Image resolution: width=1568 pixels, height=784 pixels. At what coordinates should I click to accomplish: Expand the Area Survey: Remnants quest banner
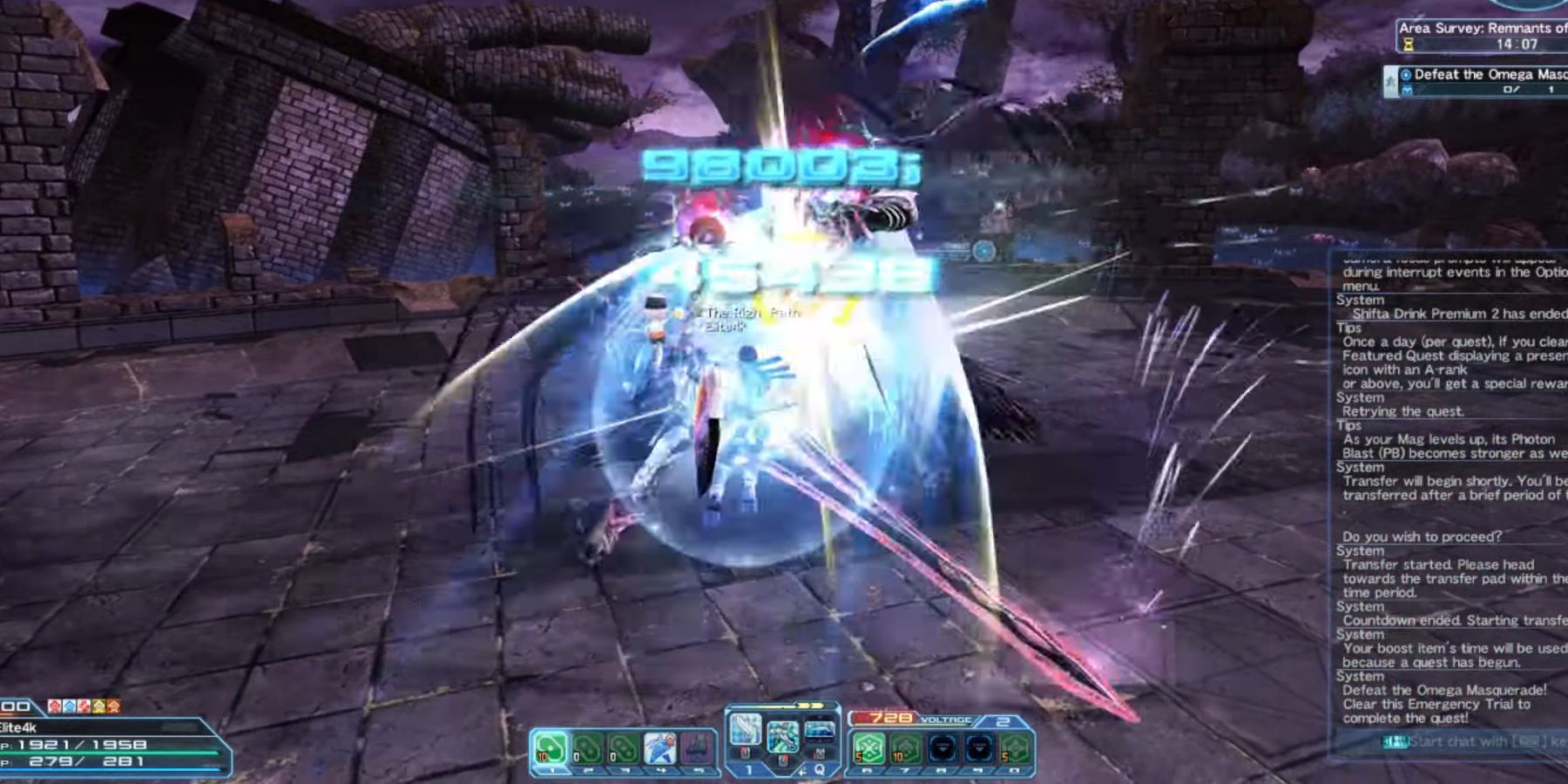tap(1481, 29)
